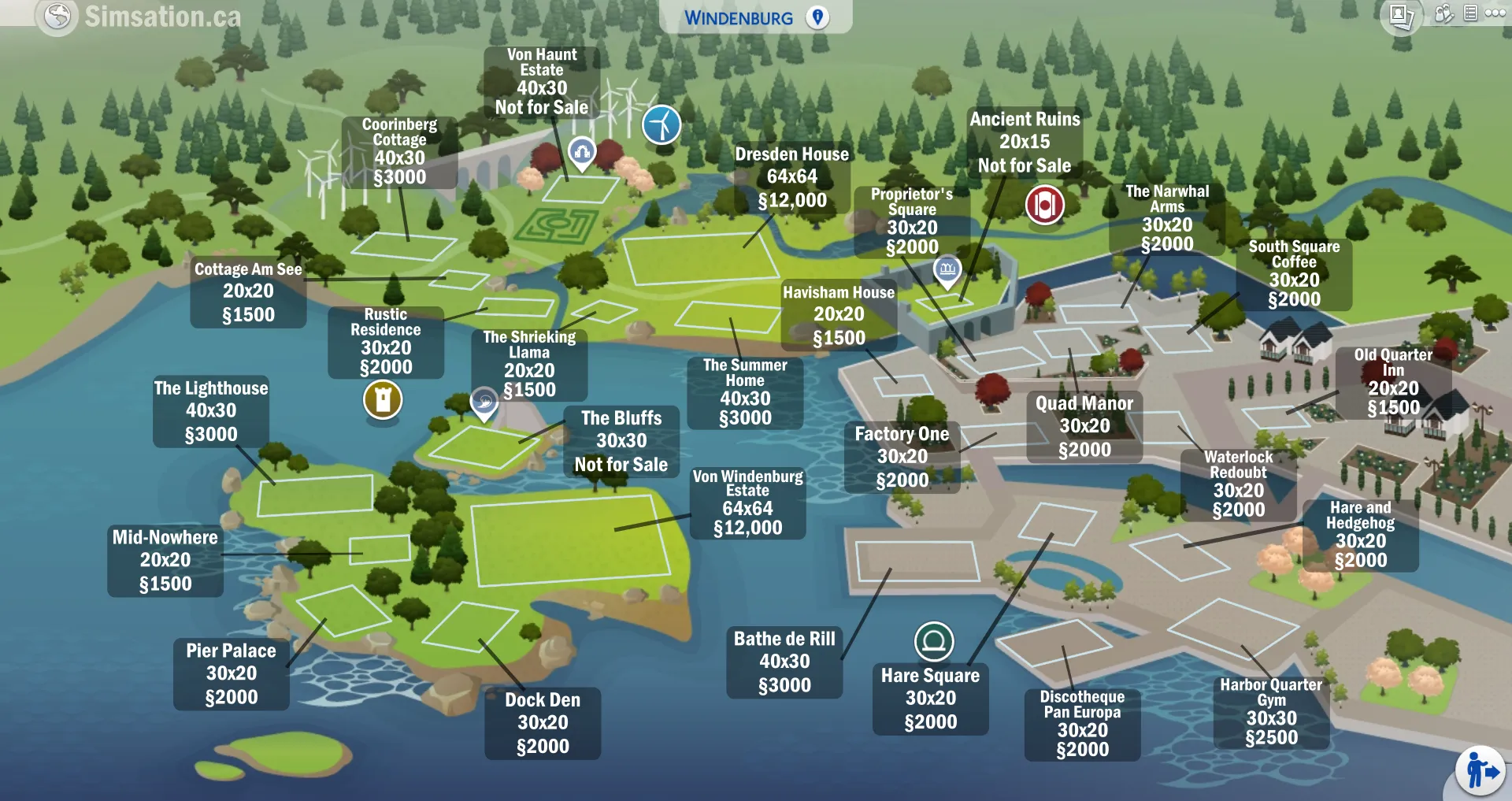This screenshot has height=801, width=1512.
Task: Select the Von Windenburg Estate 64x64 lot label
Action: (747, 502)
